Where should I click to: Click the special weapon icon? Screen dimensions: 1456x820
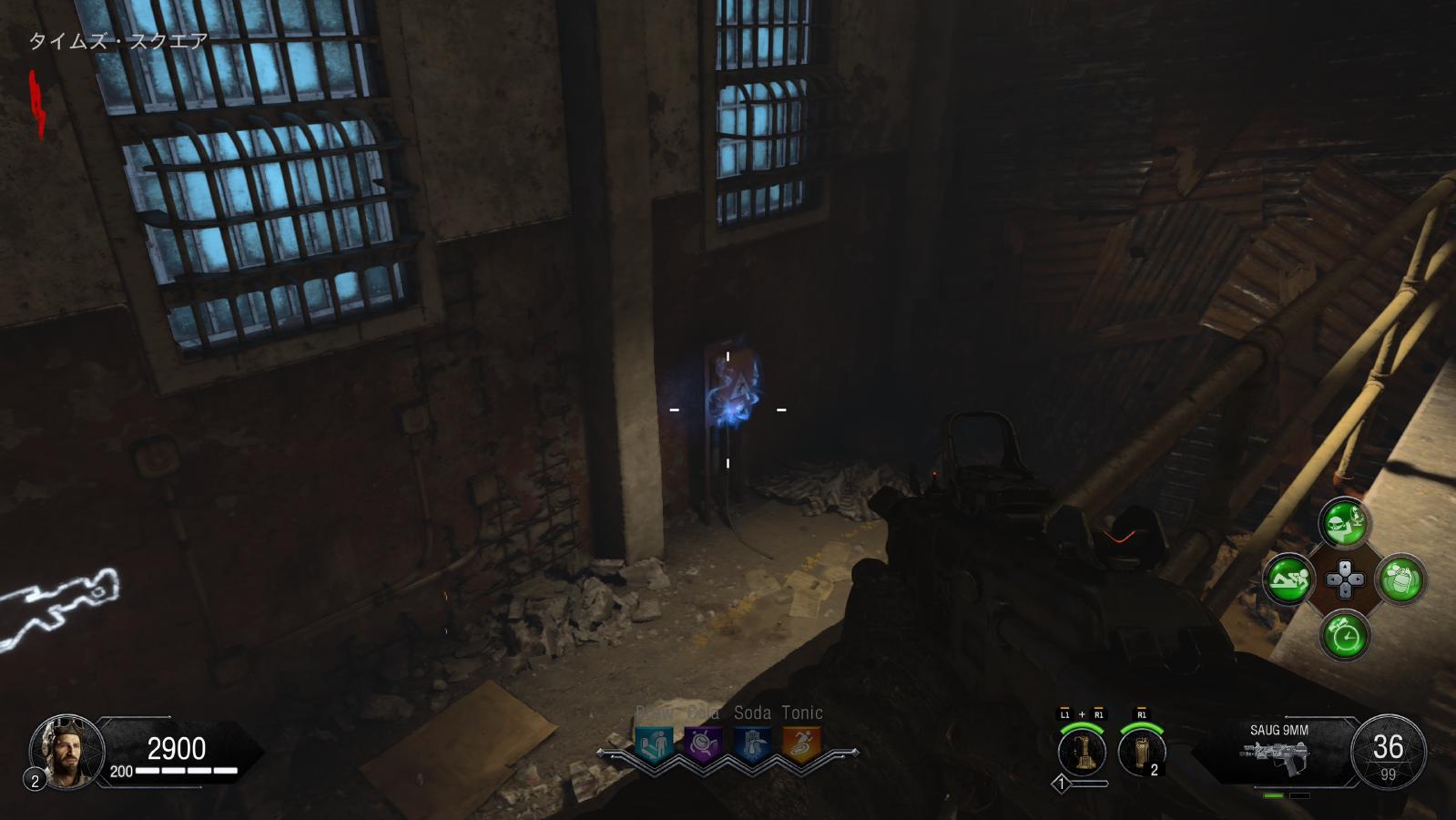click(1082, 752)
